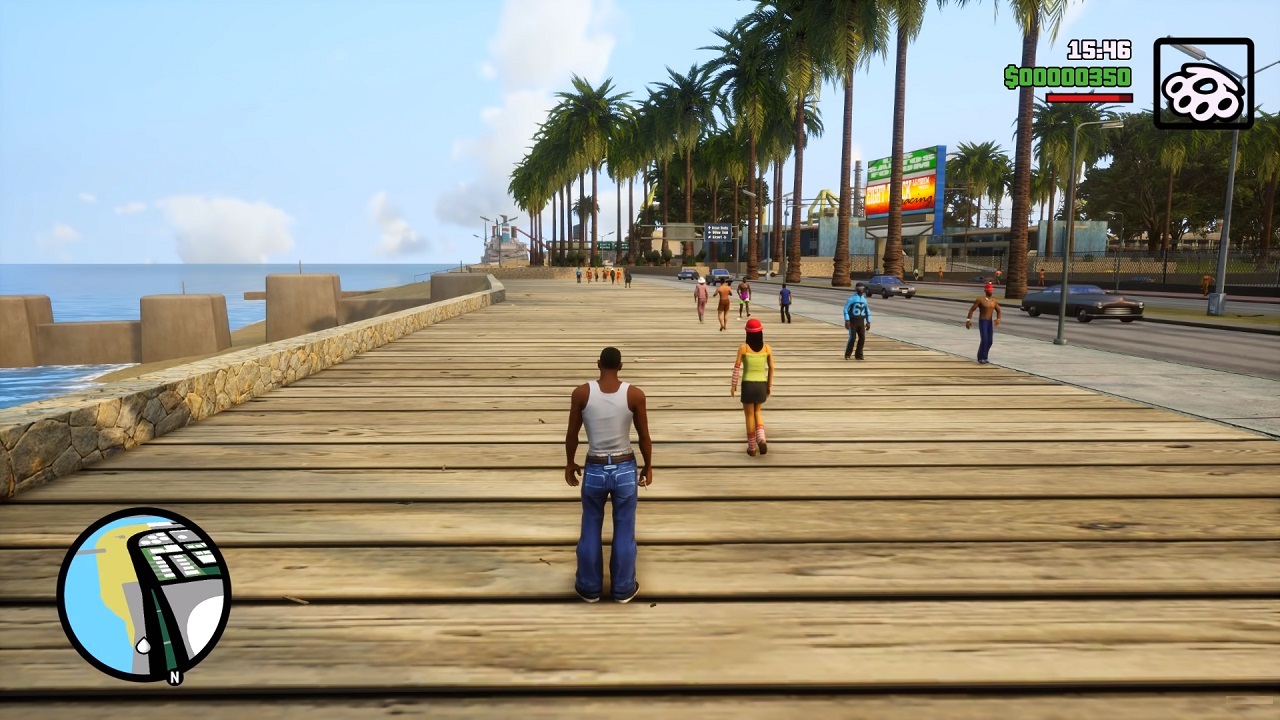Click the circular radar minimap
This screenshot has height=720, width=1280.
pos(144,594)
